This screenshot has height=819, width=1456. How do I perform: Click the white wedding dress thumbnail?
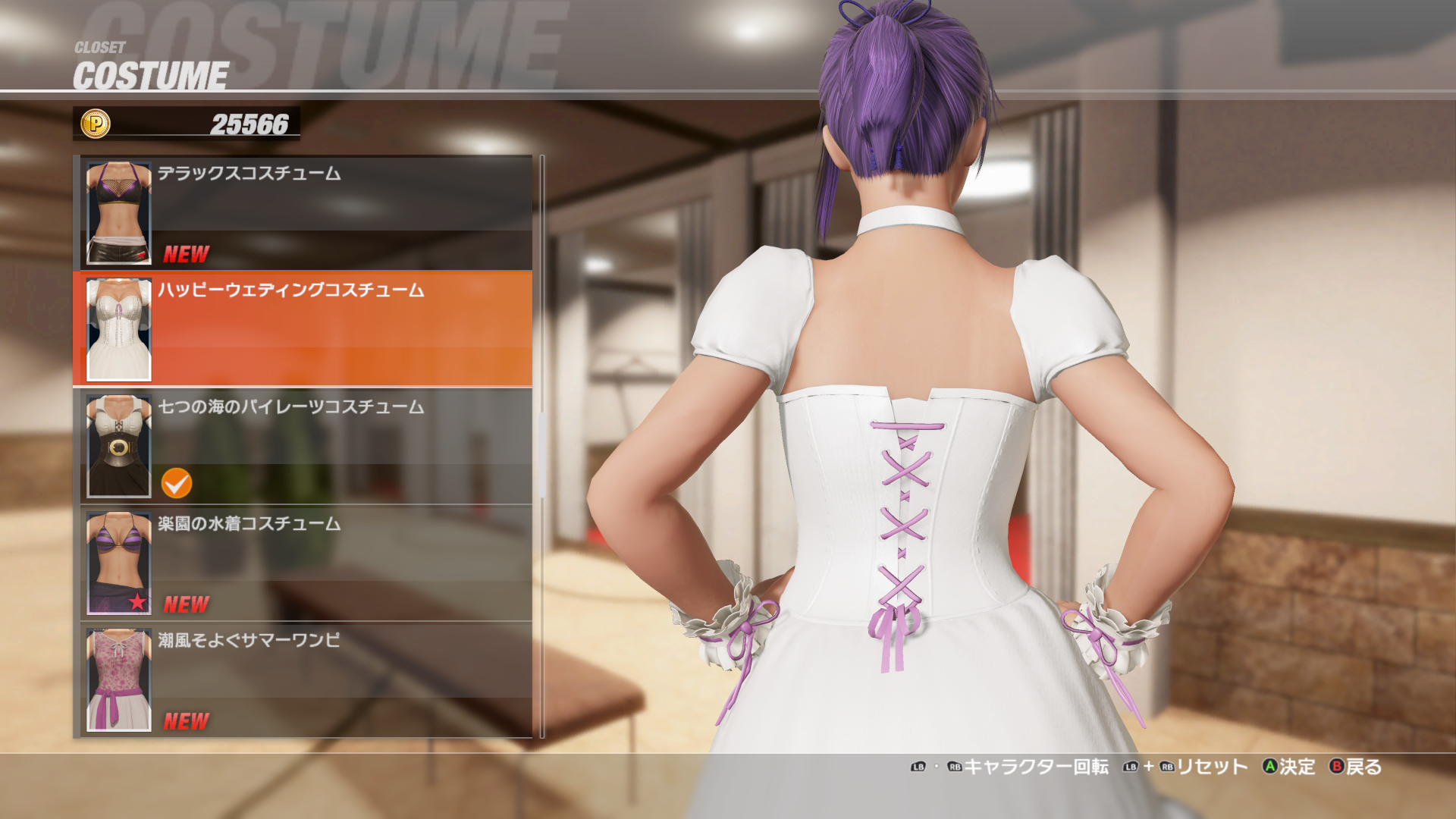point(119,330)
